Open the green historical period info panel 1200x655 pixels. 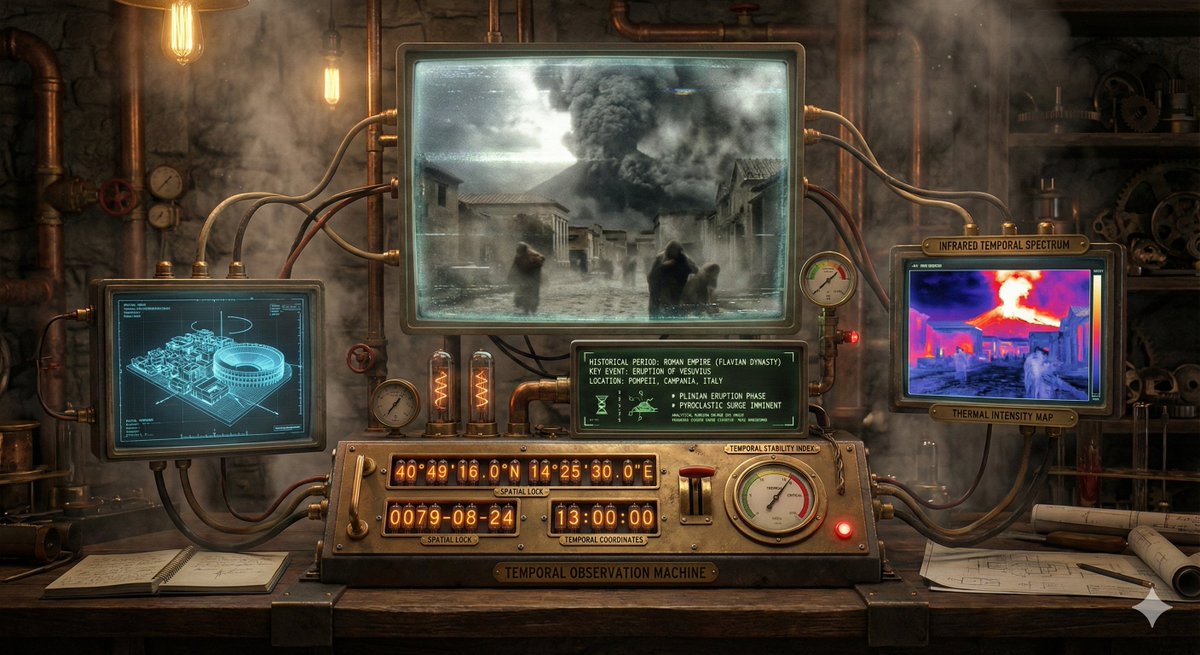[x=688, y=387]
